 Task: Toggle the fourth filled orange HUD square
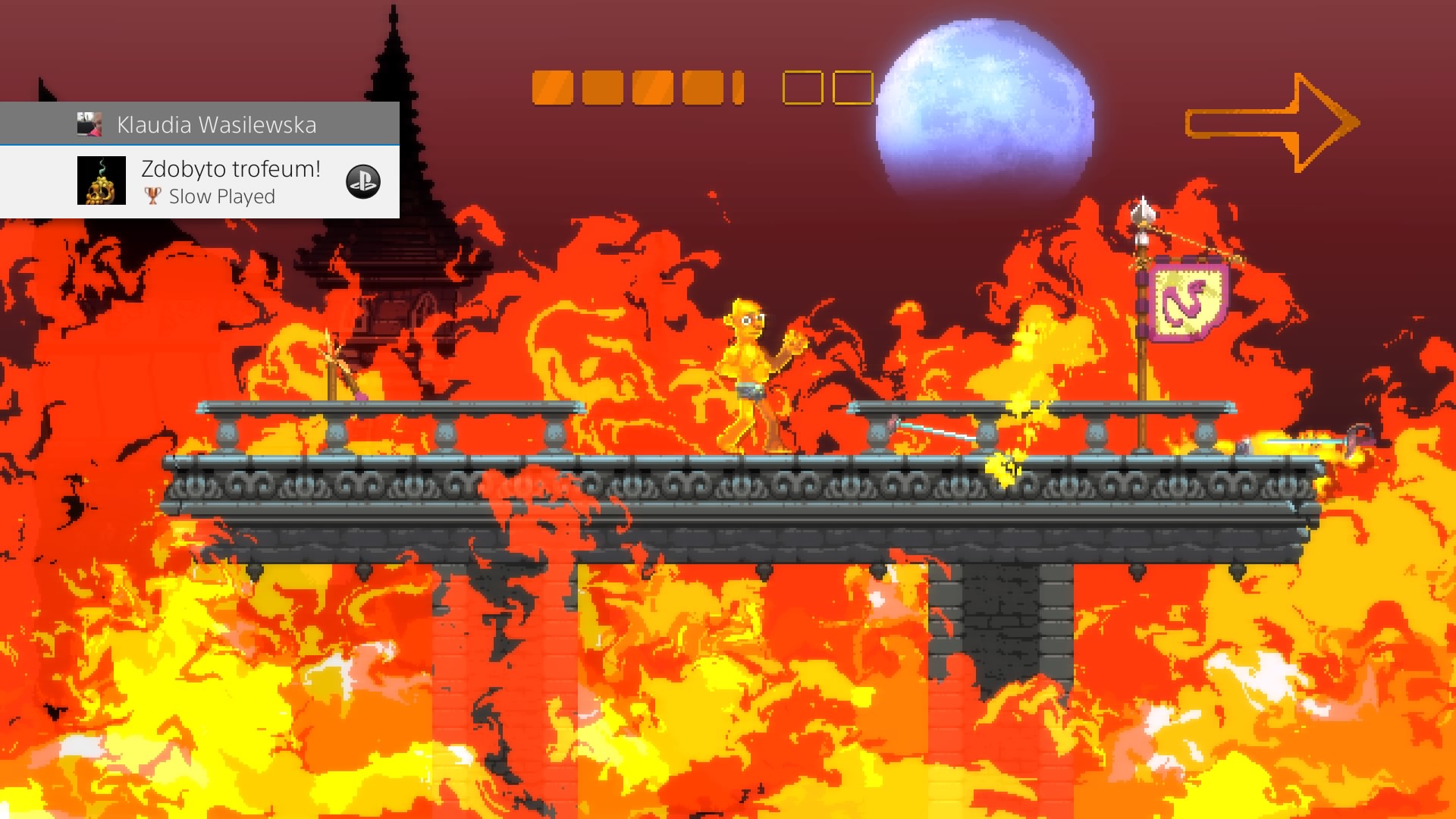coord(701,89)
